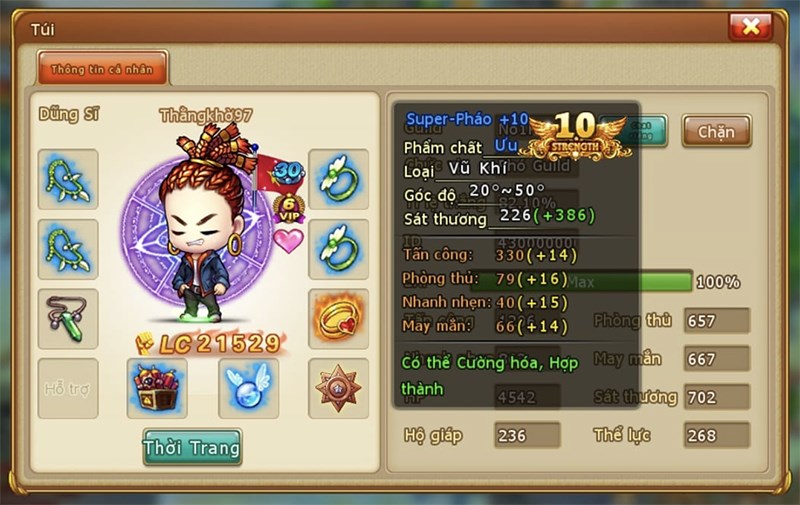Close the Túi window
The image size is (800, 505).
(x=750, y=26)
